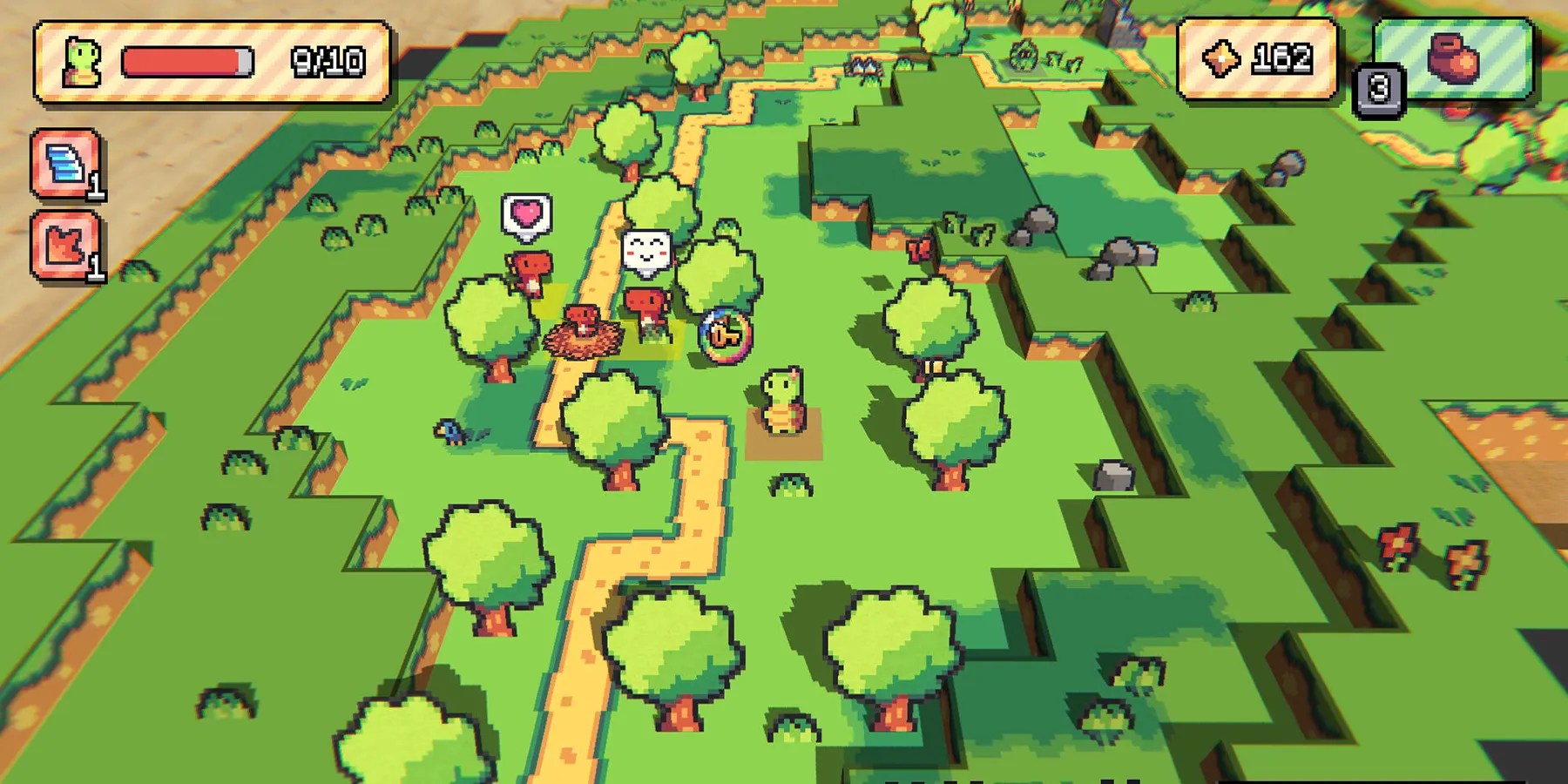Click the pink heart speech bubble
This screenshot has width=1568, height=784.
tap(524, 214)
